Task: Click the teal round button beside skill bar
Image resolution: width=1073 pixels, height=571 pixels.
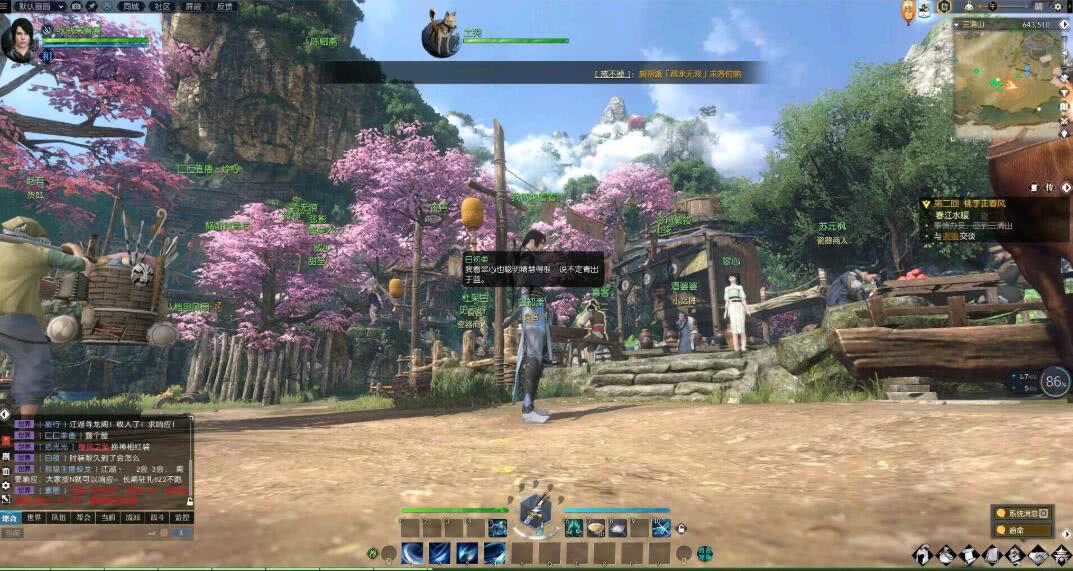Action: 705,552
